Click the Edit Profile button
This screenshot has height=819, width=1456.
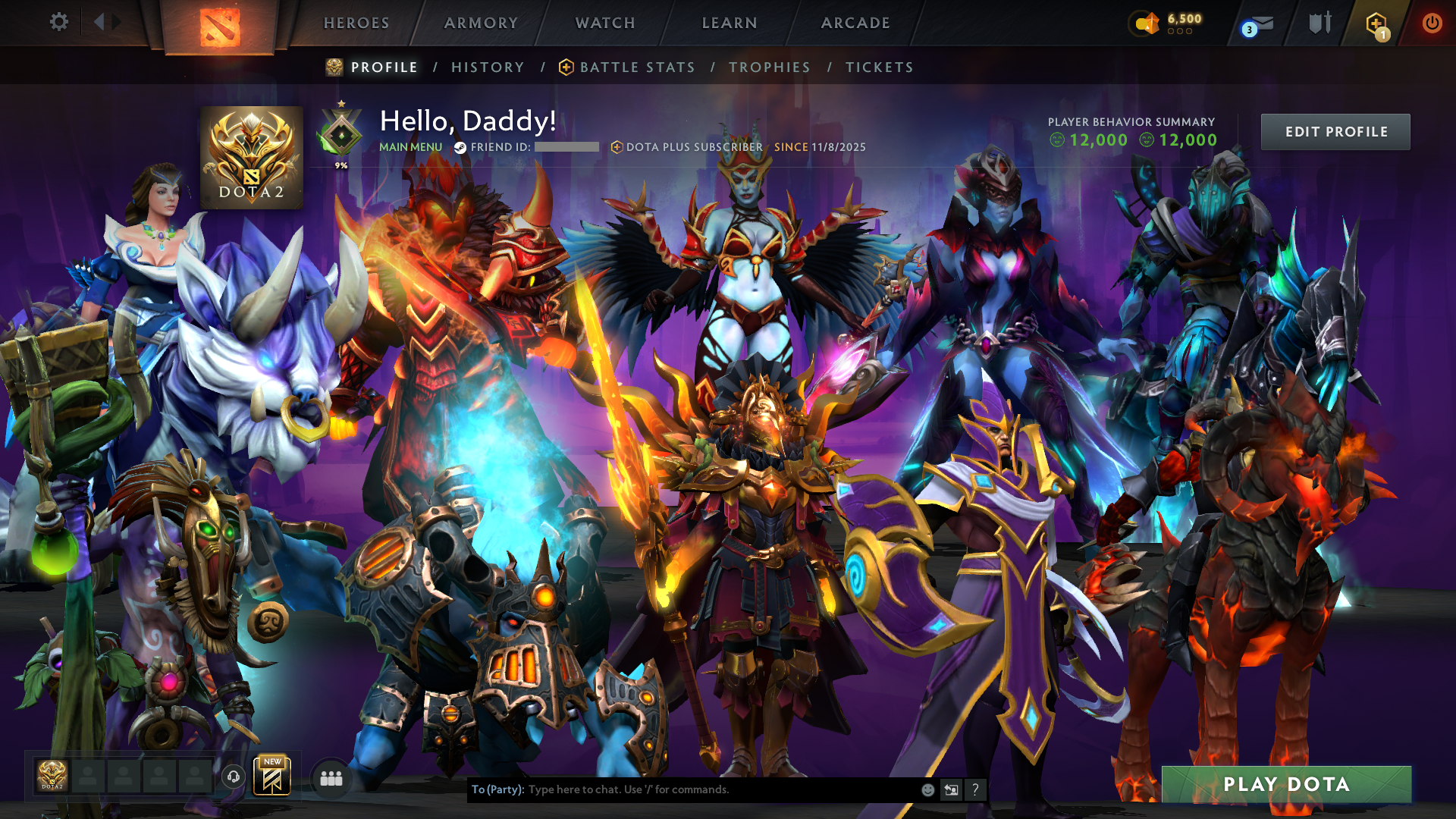coord(1335,132)
